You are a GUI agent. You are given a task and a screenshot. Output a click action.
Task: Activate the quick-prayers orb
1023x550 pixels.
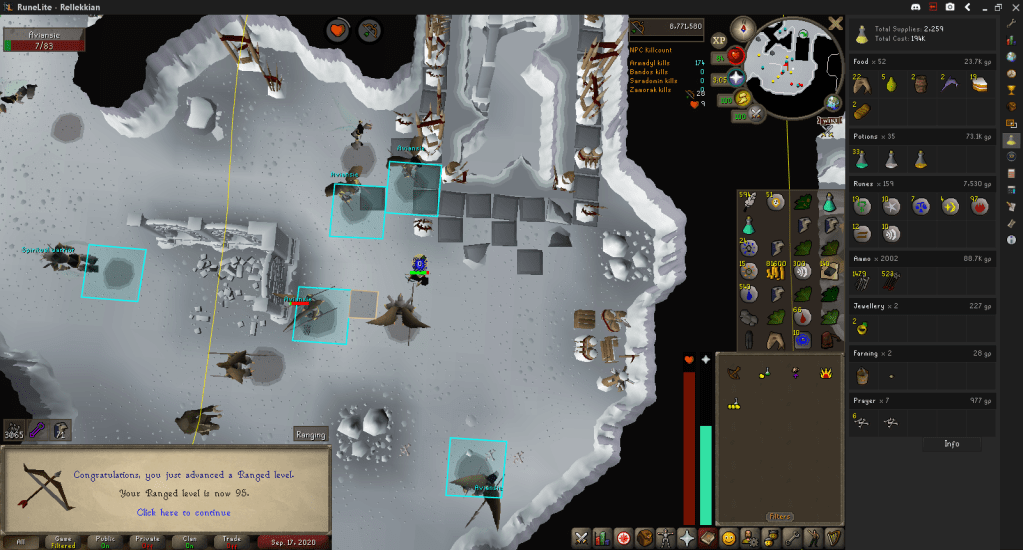pyautogui.click(x=737, y=77)
